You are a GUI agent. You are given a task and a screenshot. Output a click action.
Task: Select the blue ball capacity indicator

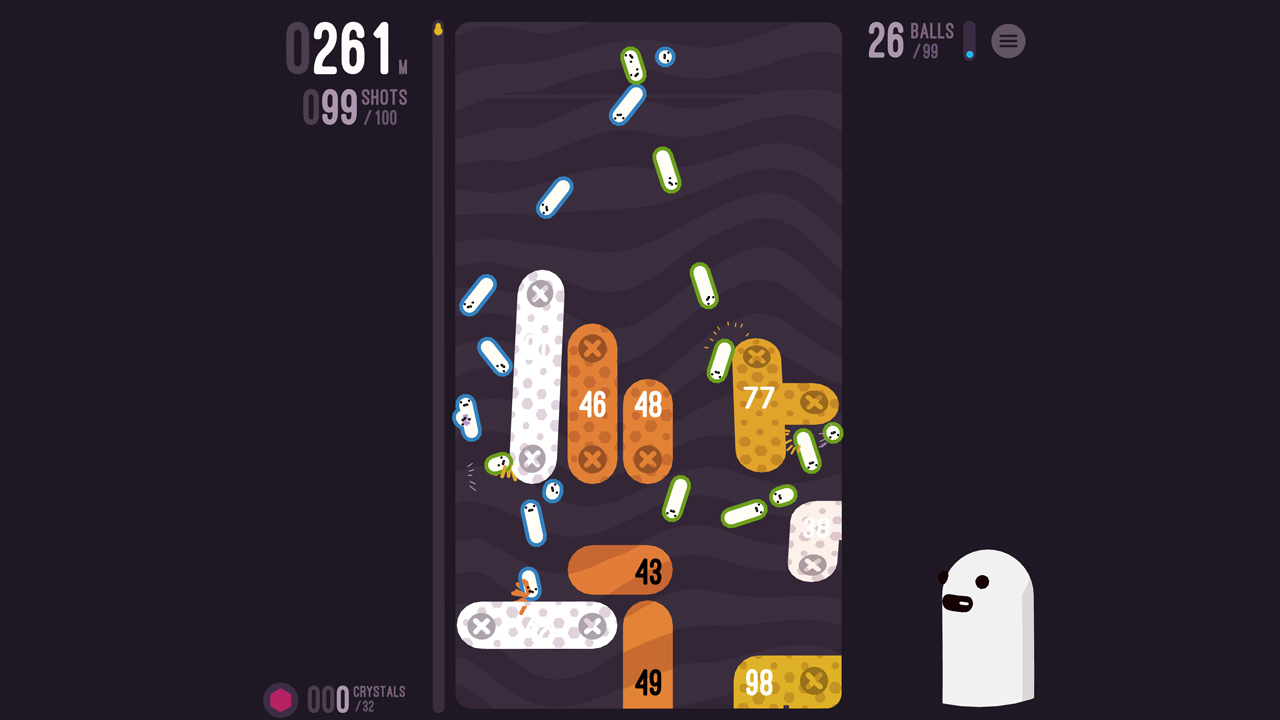pyautogui.click(x=968, y=41)
